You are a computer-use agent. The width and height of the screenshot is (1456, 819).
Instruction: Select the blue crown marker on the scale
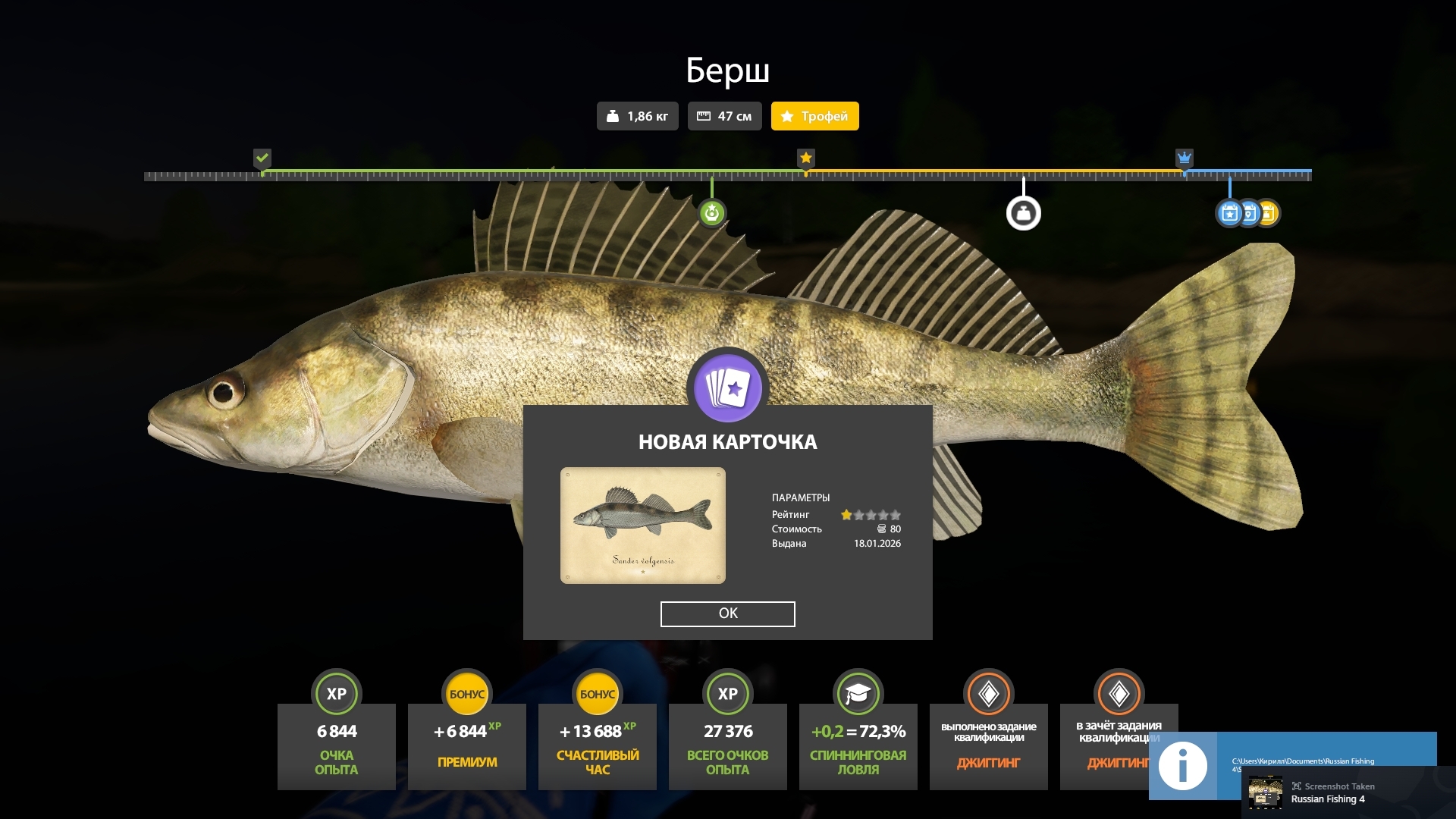[x=1184, y=158]
